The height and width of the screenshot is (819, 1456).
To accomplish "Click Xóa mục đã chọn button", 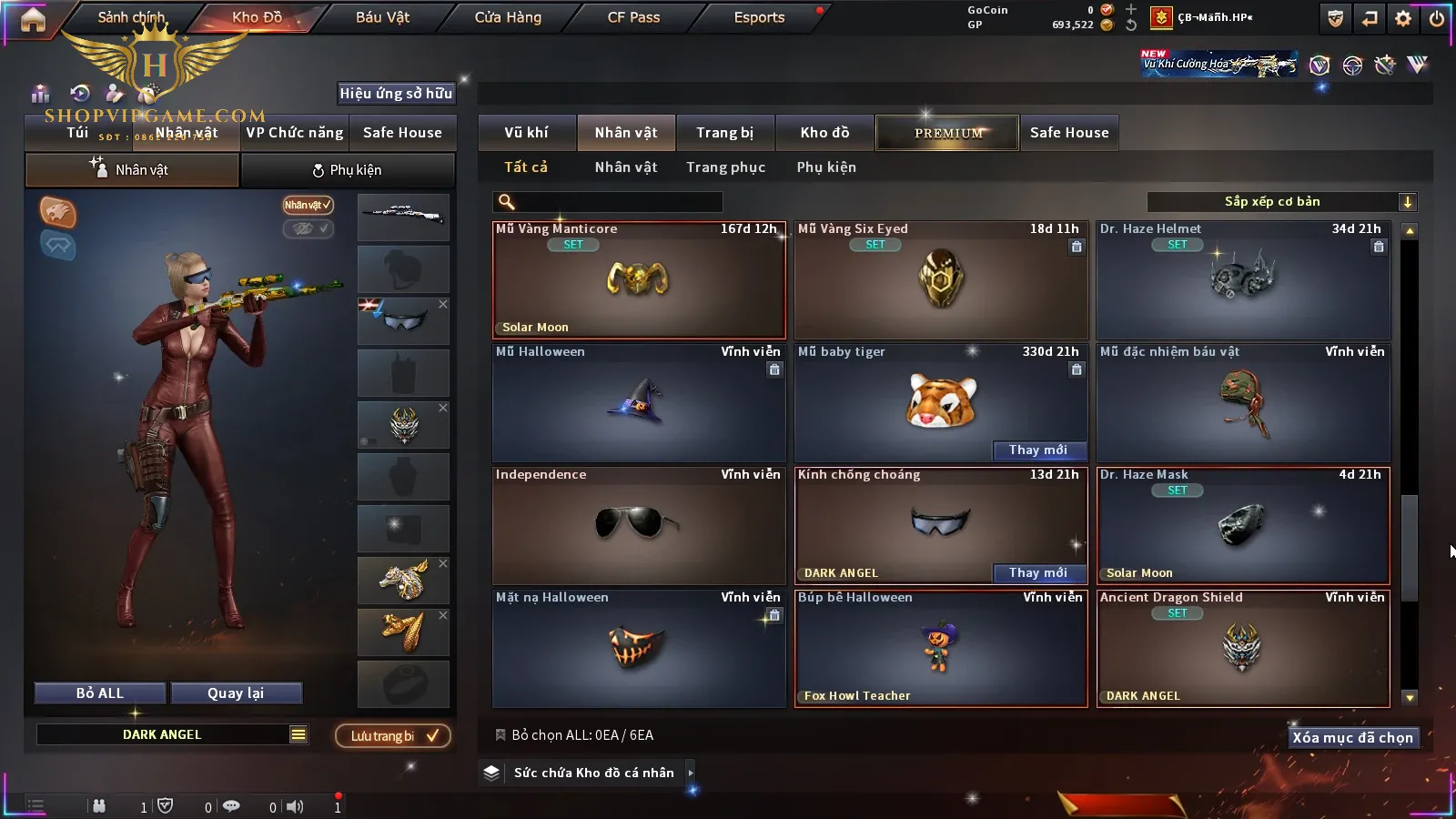I will [x=1352, y=738].
